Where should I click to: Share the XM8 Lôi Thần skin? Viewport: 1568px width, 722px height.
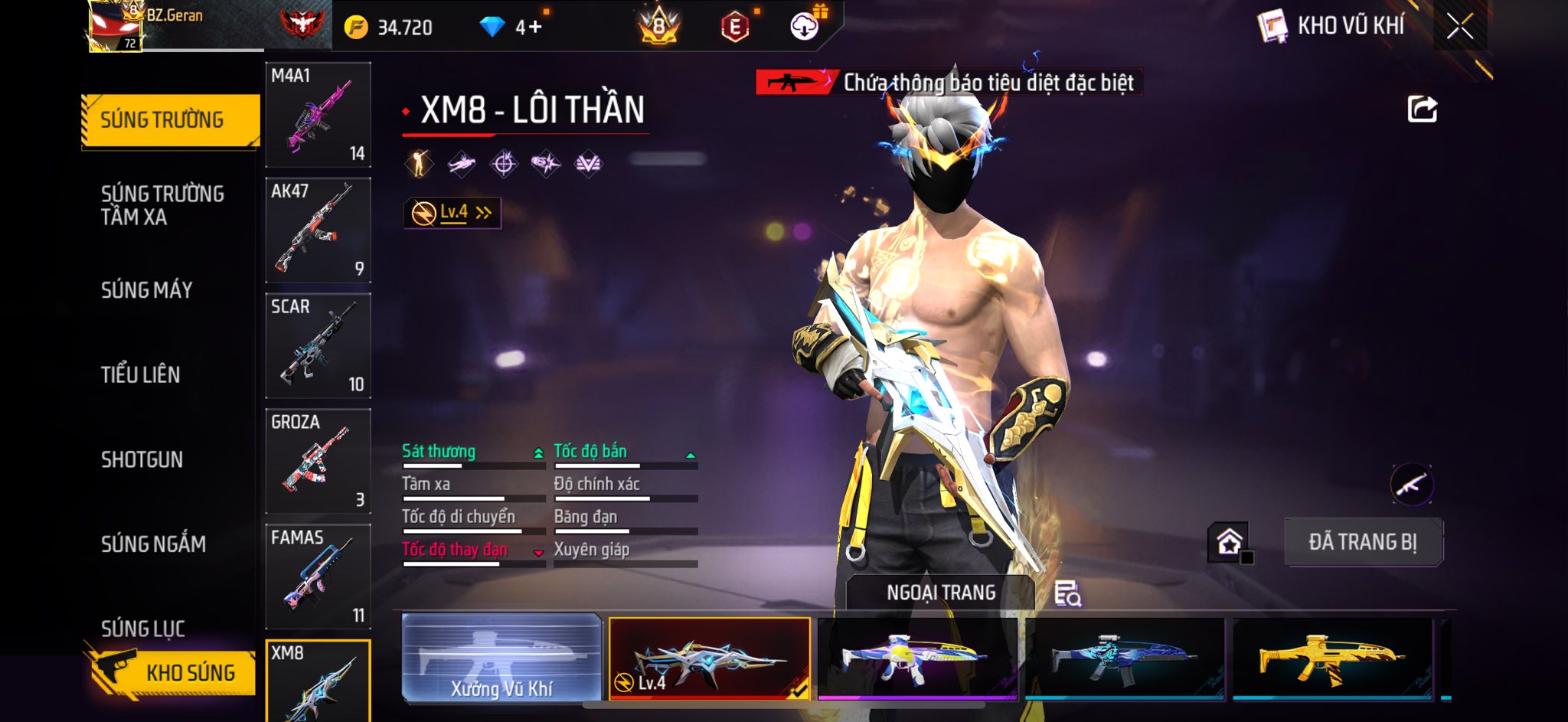click(1422, 109)
